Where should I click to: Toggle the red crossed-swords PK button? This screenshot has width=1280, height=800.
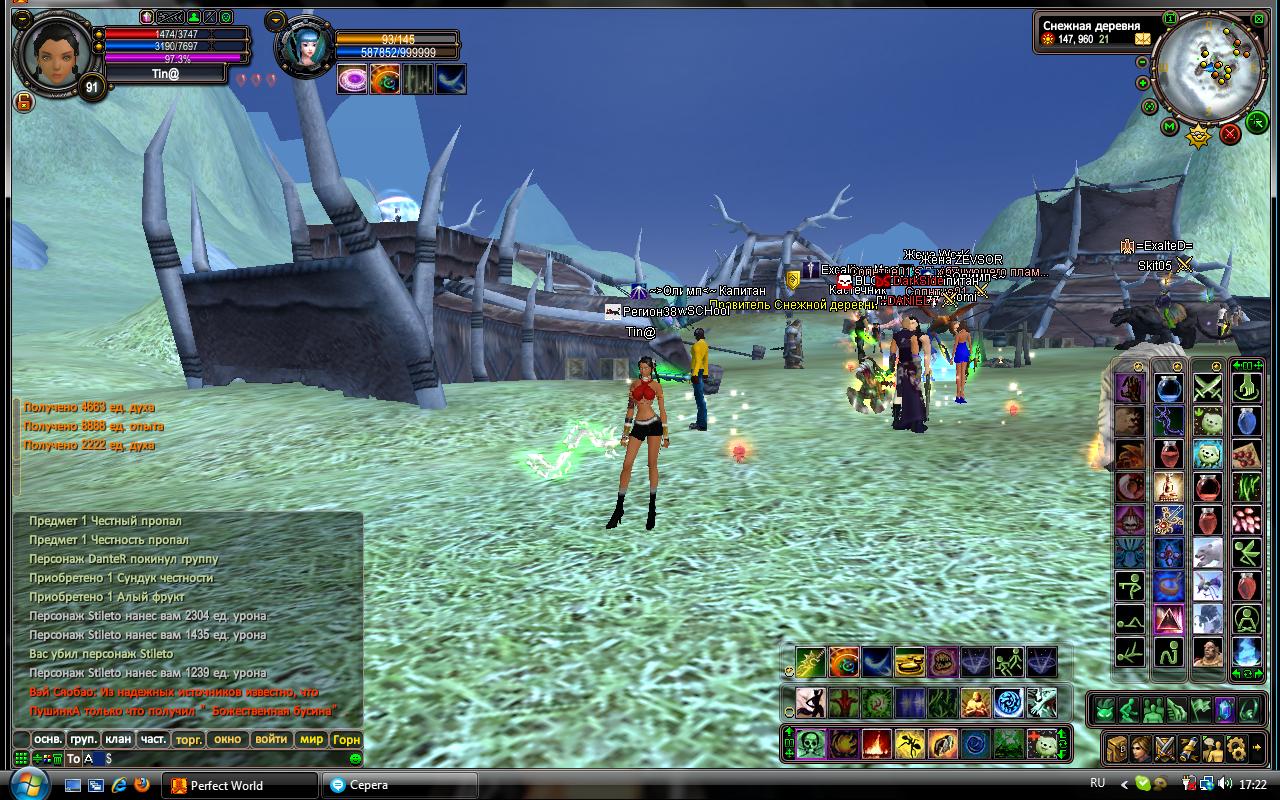point(1230,132)
